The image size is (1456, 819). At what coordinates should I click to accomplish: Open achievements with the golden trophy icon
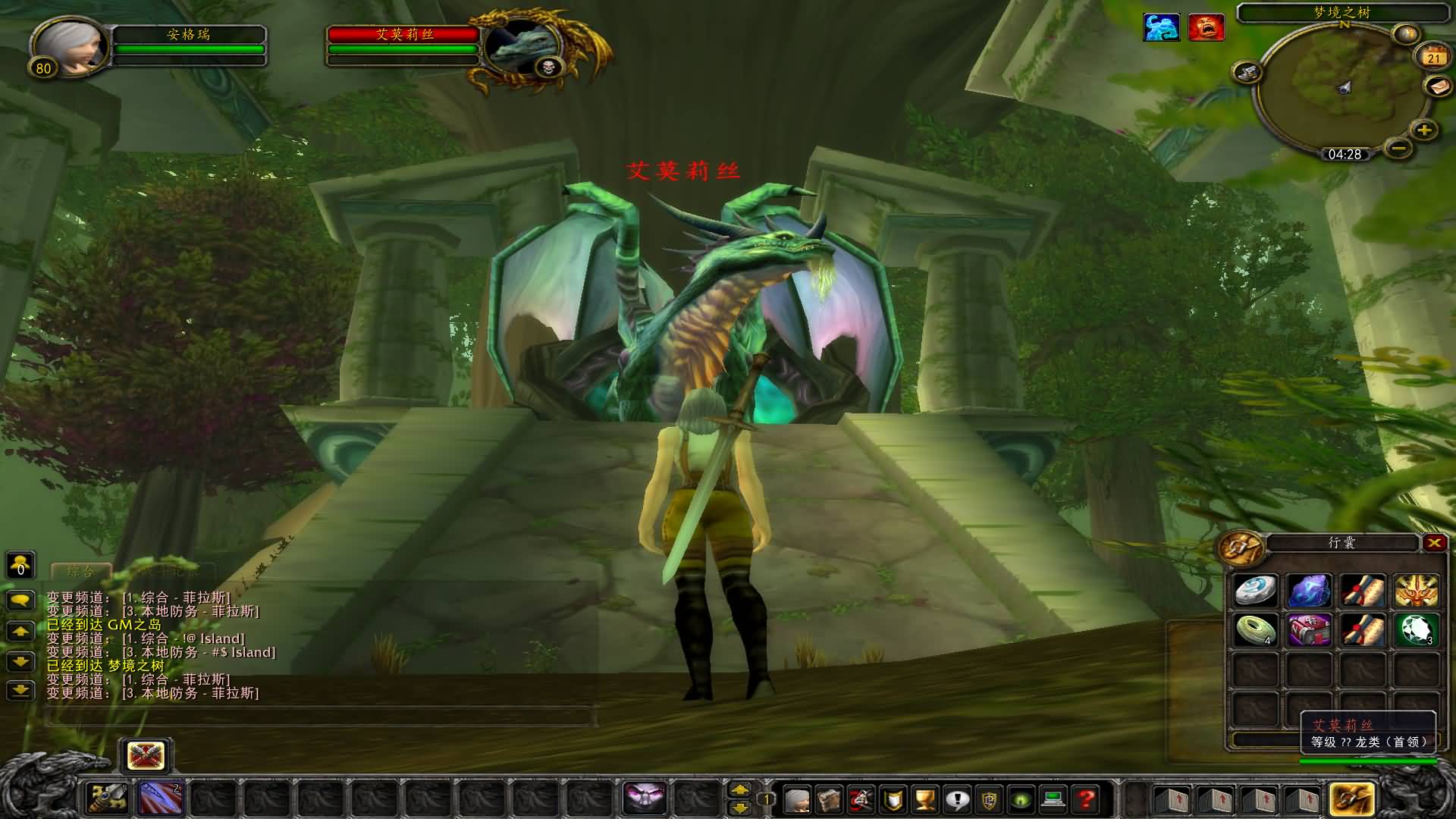(924, 799)
